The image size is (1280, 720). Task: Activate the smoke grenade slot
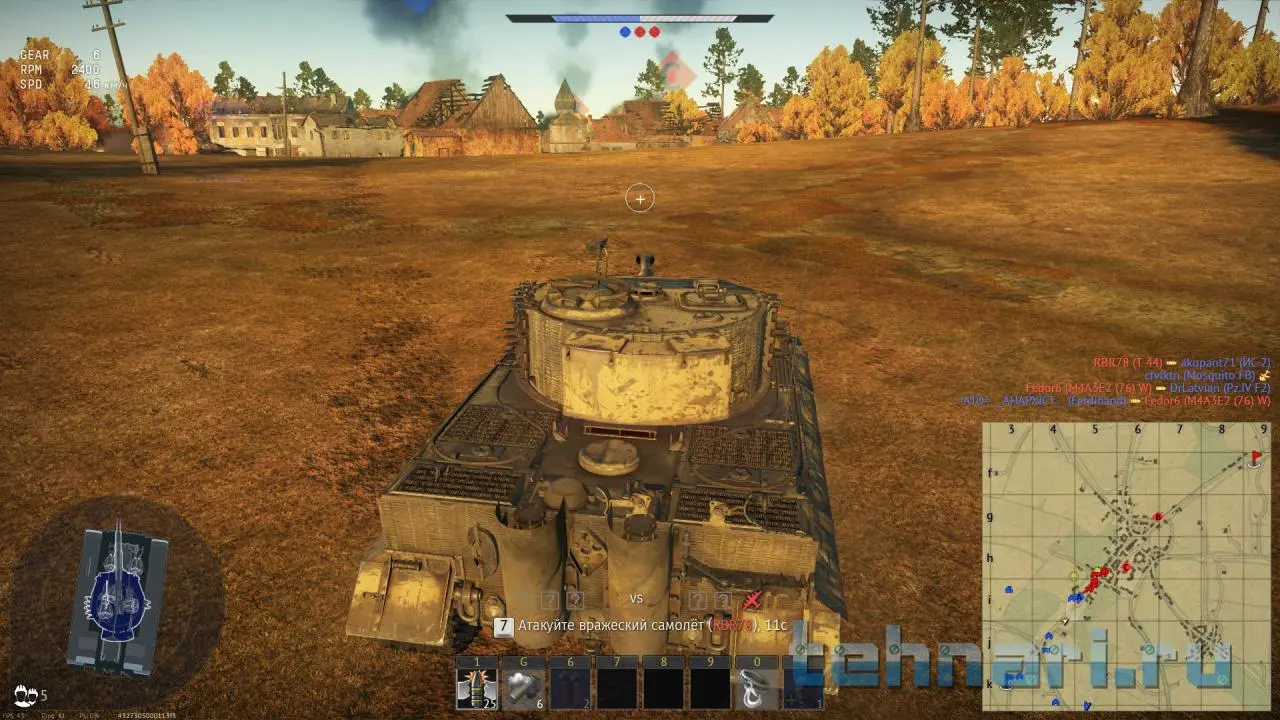click(523, 688)
